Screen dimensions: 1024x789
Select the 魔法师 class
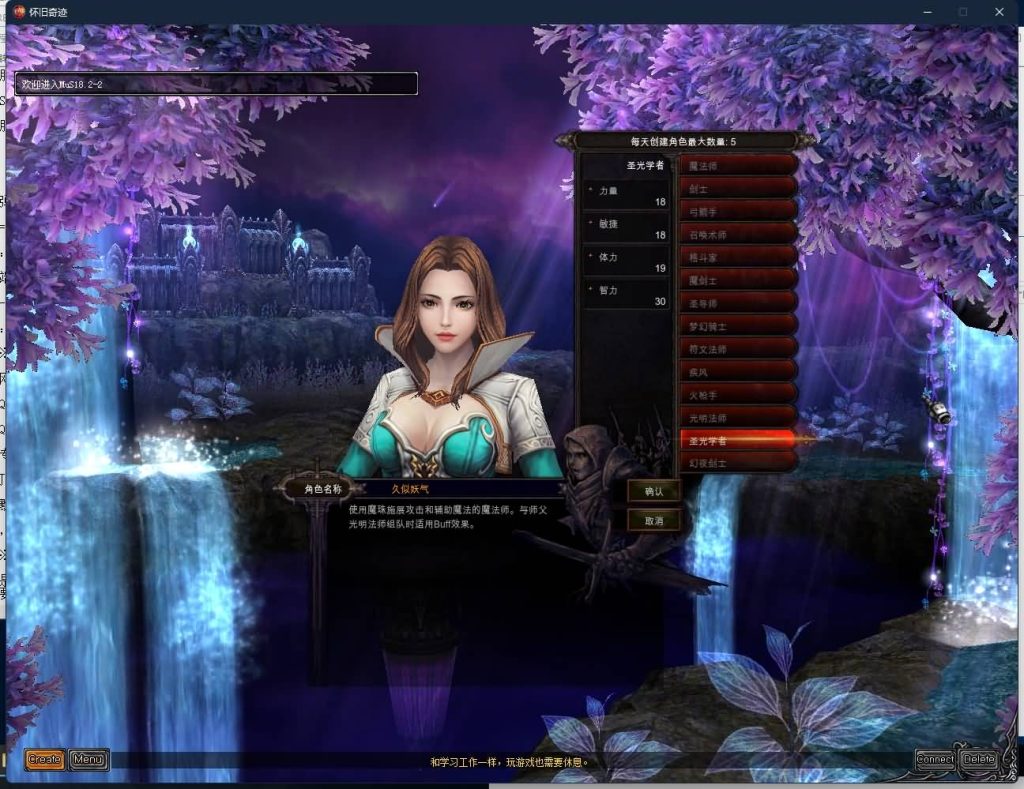pos(738,165)
